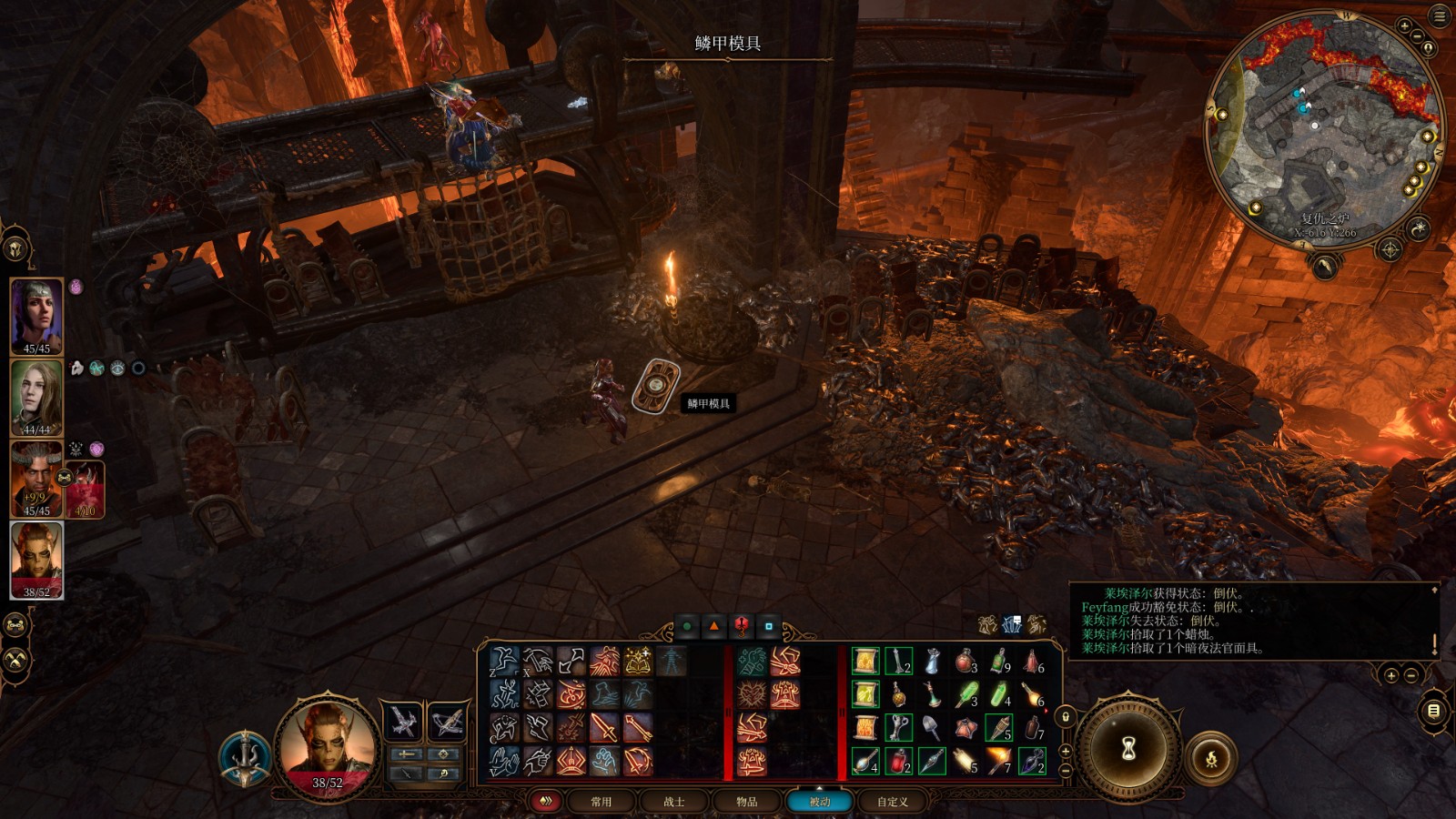Viewport: 1456px width, 819px height.
Task: Open the main menu hamburger button
Action: pos(1440,16)
